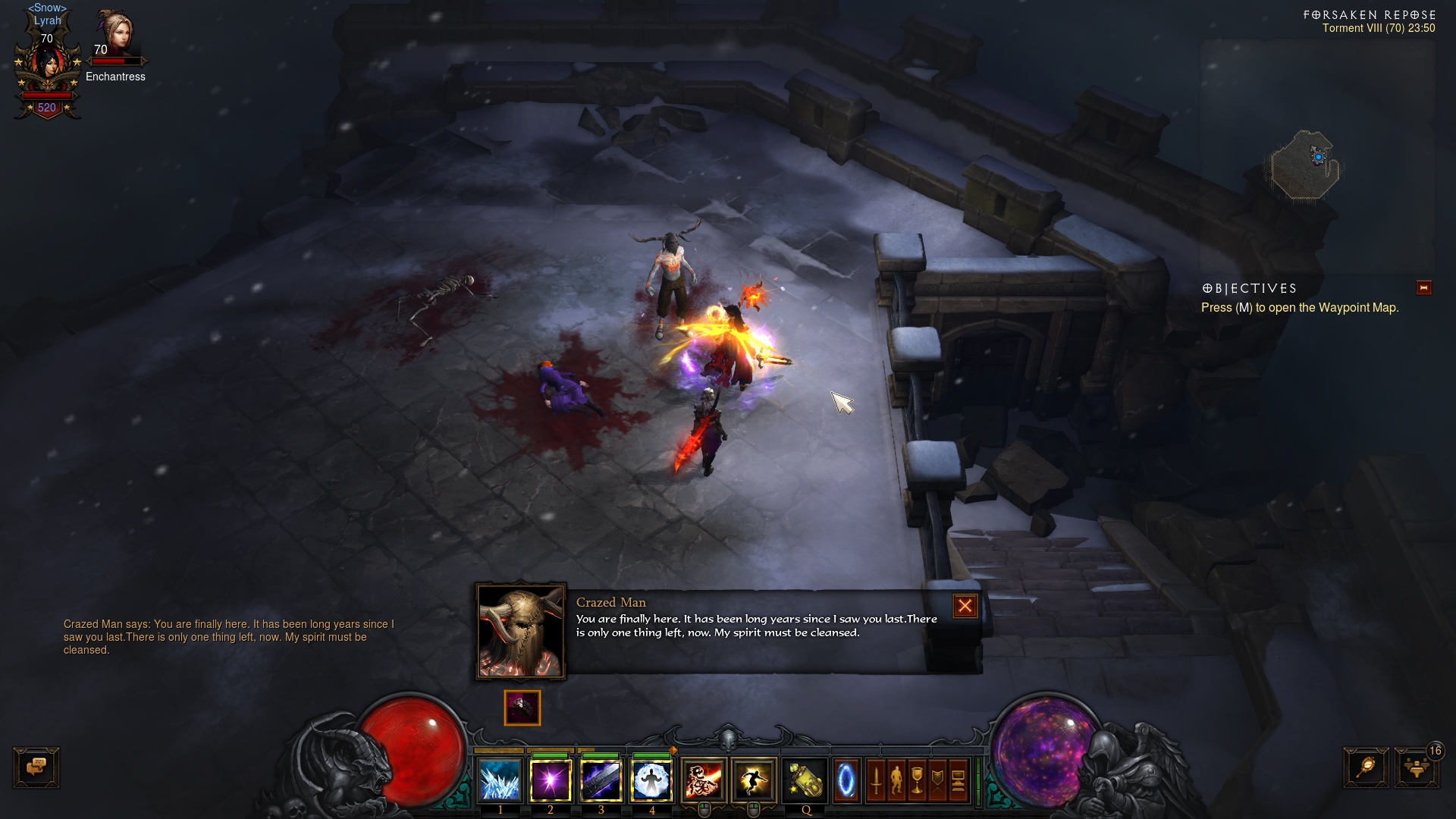Trigger the dark blade skill in slot 3

(x=601, y=780)
